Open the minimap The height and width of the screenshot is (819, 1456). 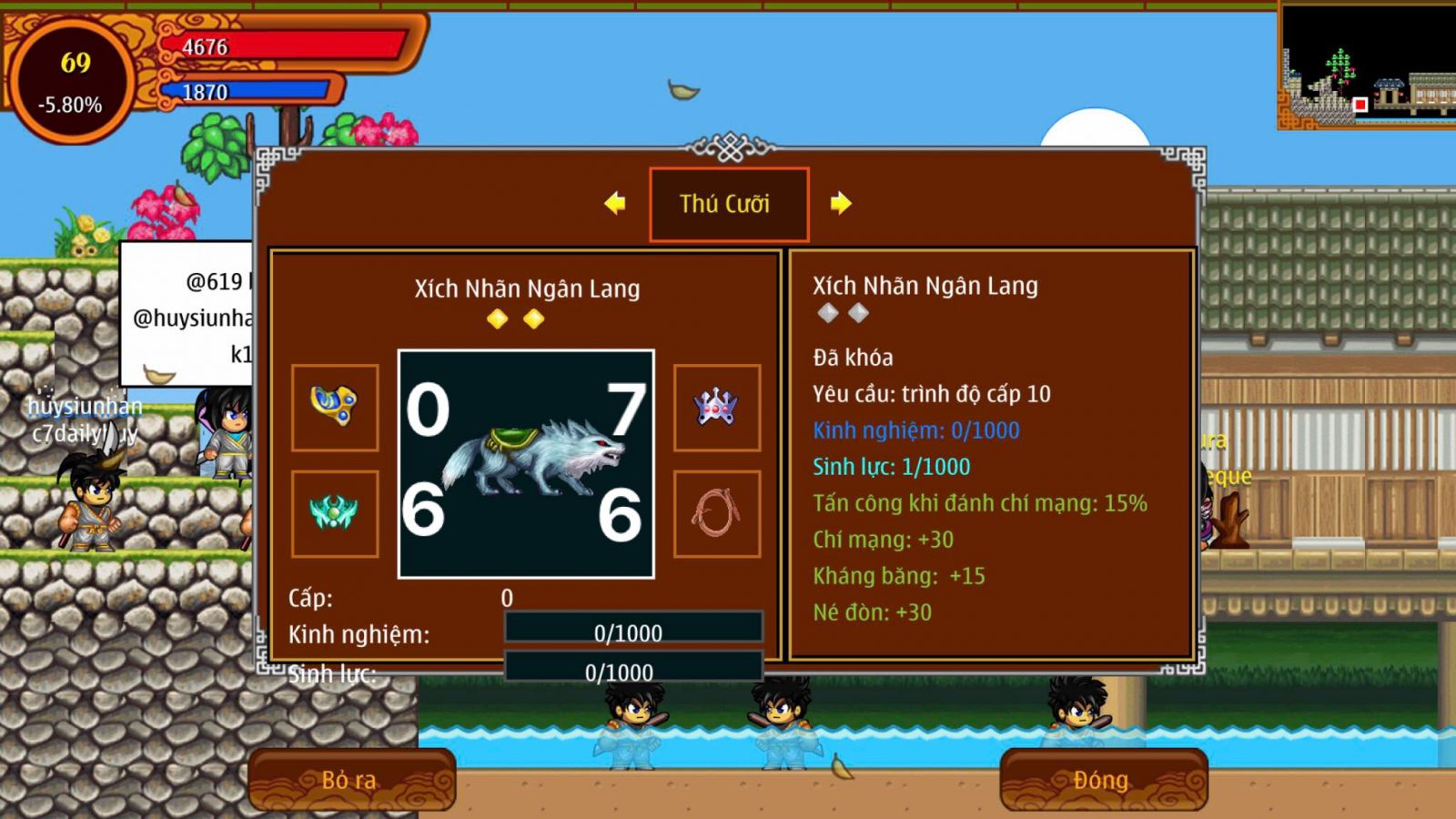point(1366,66)
